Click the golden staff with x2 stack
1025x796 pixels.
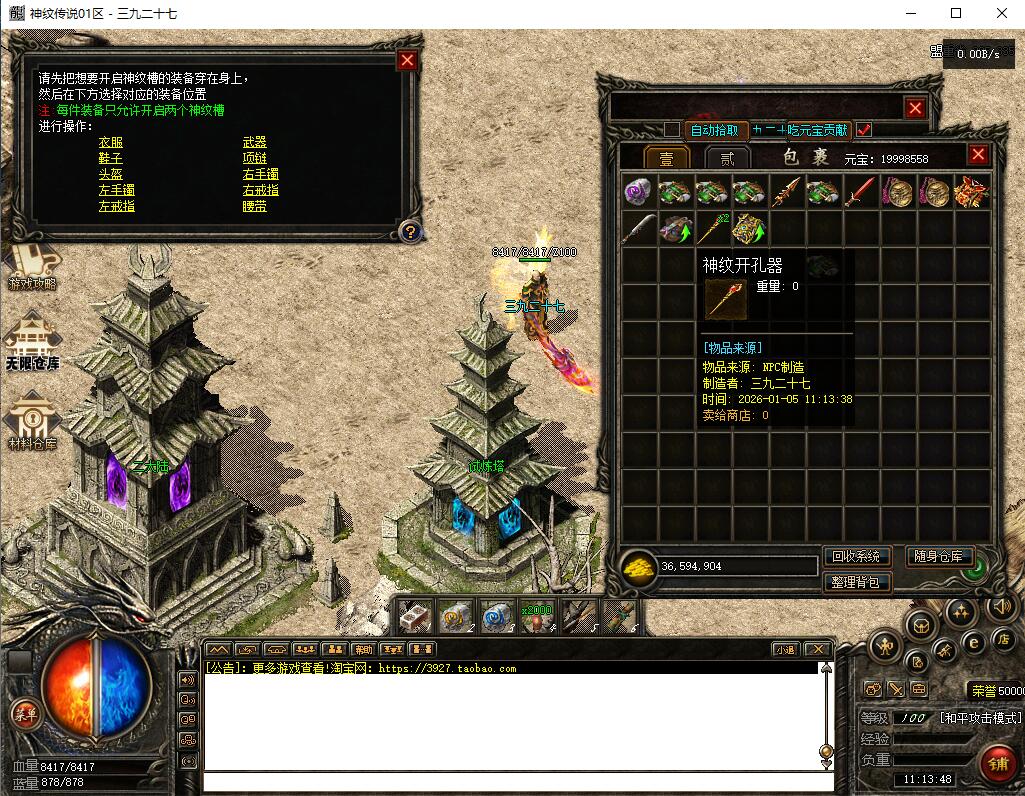tap(712, 229)
